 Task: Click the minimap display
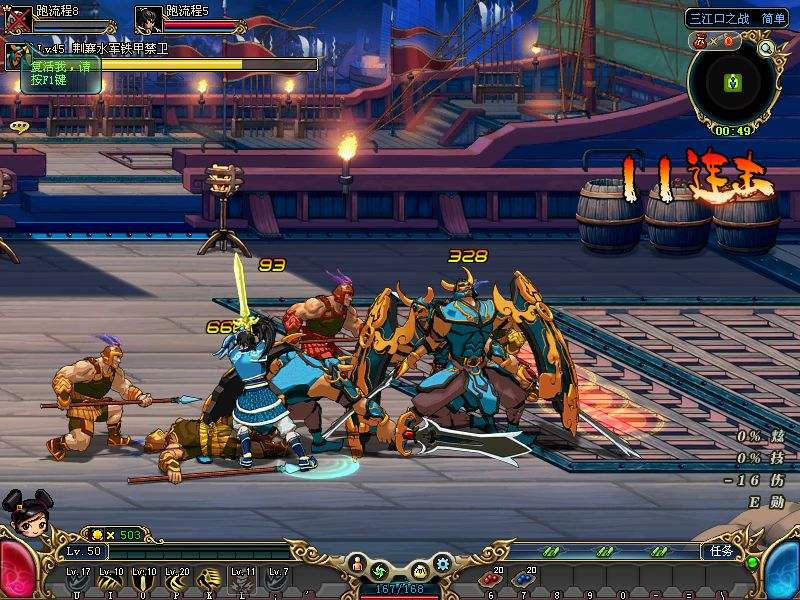[x=731, y=83]
